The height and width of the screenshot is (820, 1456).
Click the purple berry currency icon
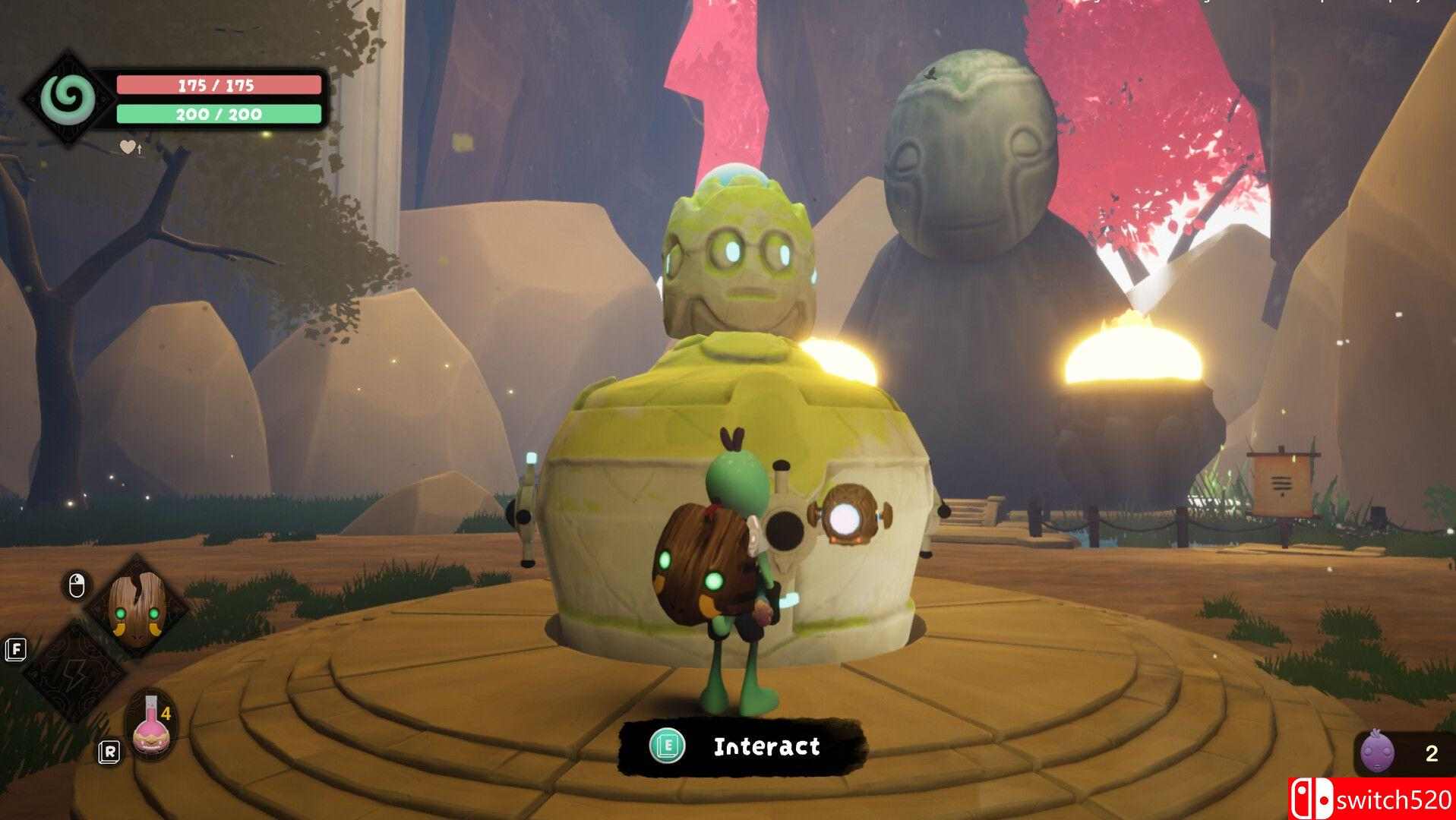click(1375, 754)
